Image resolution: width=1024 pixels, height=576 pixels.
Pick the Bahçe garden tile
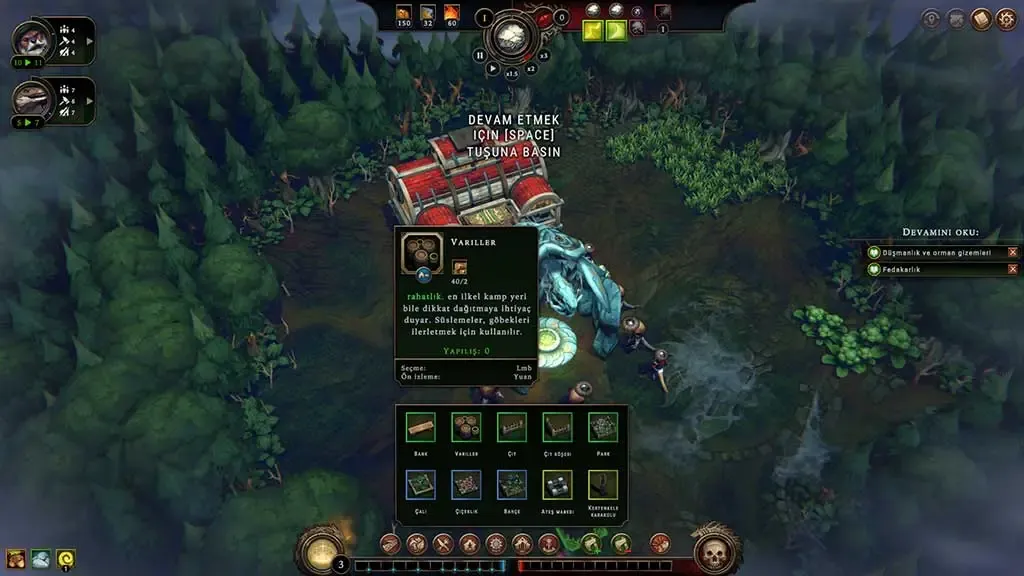(x=512, y=485)
